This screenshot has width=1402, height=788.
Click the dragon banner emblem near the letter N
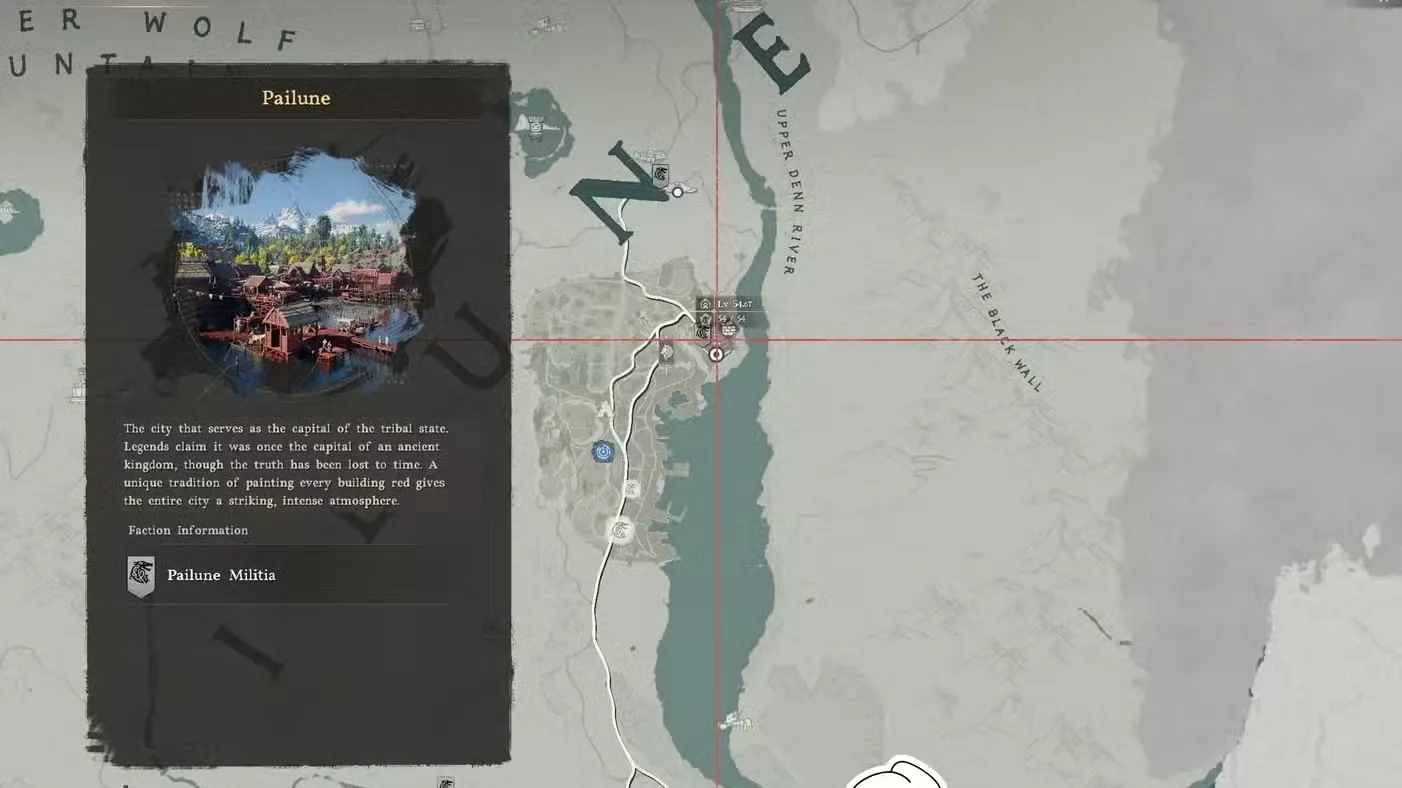point(660,174)
